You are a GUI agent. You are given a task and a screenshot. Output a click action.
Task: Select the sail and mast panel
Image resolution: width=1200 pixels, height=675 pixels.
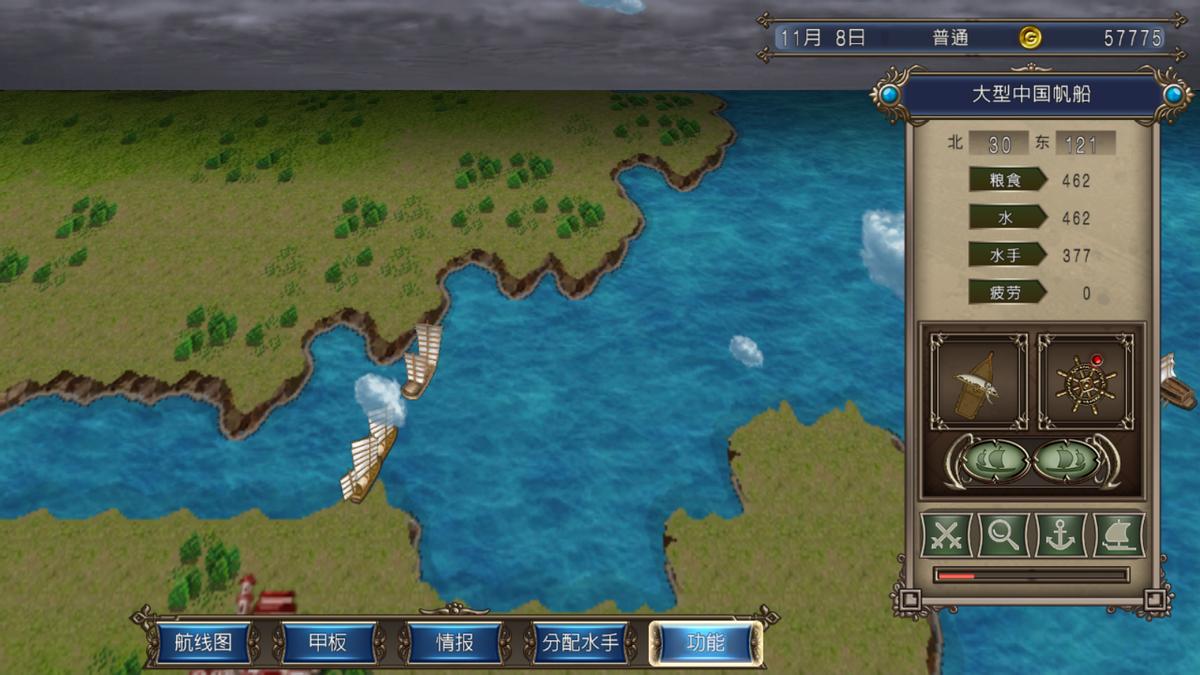click(978, 382)
